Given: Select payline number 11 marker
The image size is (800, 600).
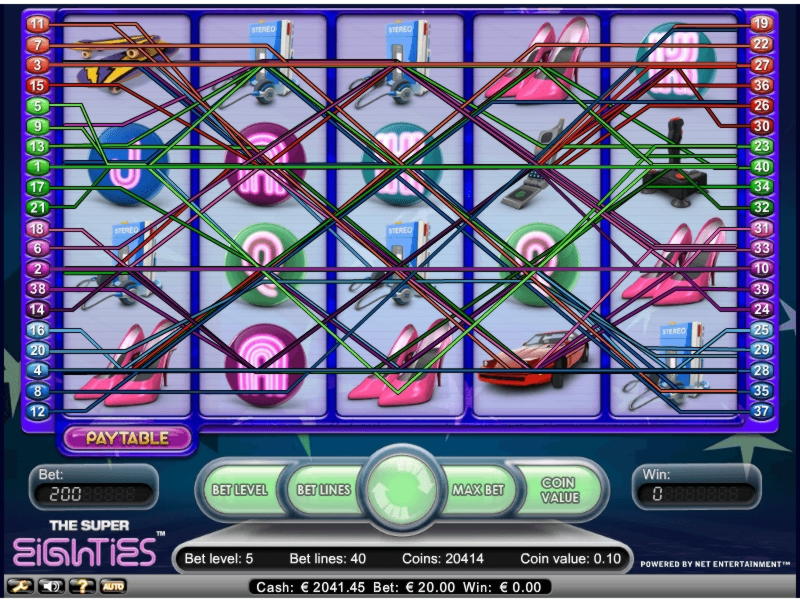Looking at the screenshot, I should pos(38,24).
